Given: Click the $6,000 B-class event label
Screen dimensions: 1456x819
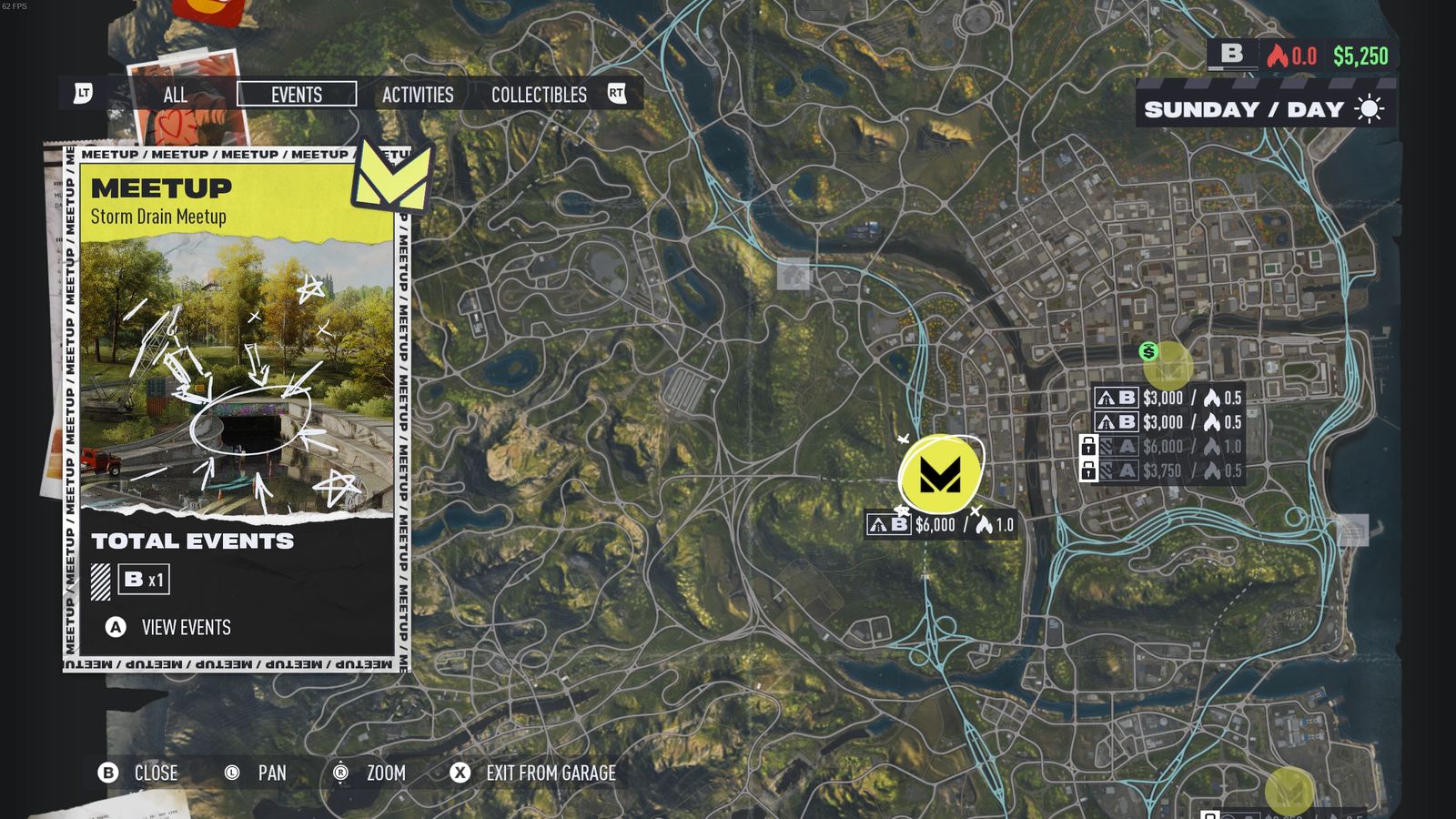Looking at the screenshot, I should 939,525.
